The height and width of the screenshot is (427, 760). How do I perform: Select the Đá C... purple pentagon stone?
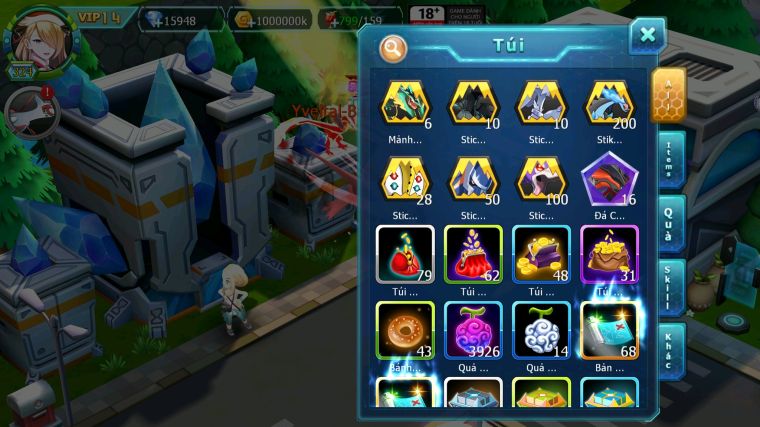tap(608, 180)
